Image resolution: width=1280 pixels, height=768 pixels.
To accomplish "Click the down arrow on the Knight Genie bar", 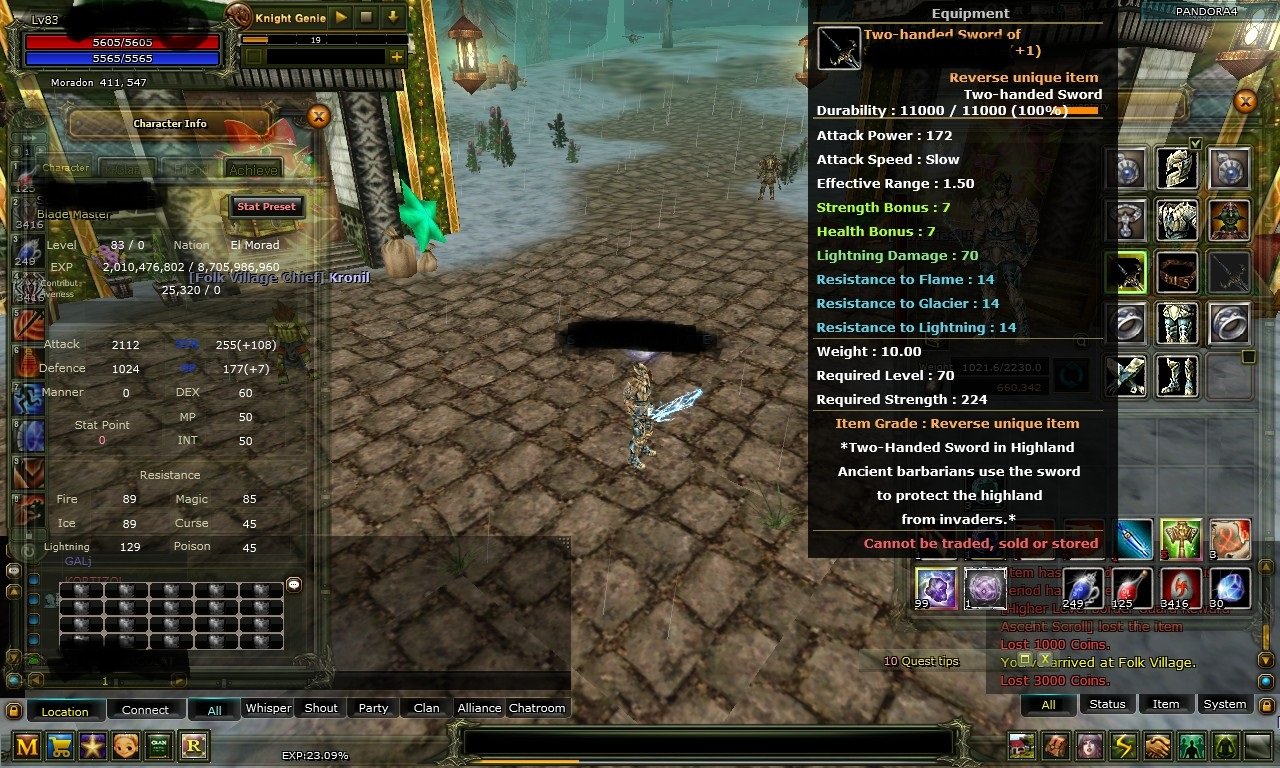I will click(392, 17).
